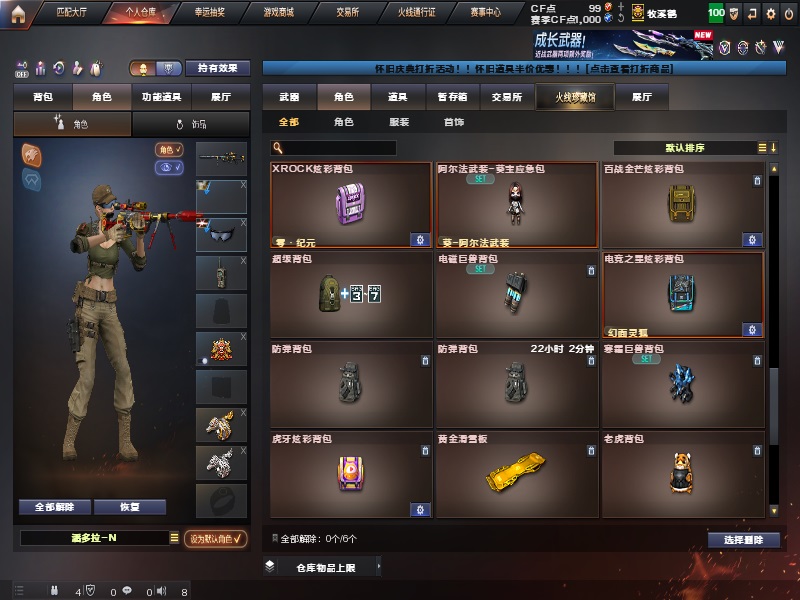This screenshot has height=600, width=800.
Task: Click the home icon button
Action: point(17,13)
